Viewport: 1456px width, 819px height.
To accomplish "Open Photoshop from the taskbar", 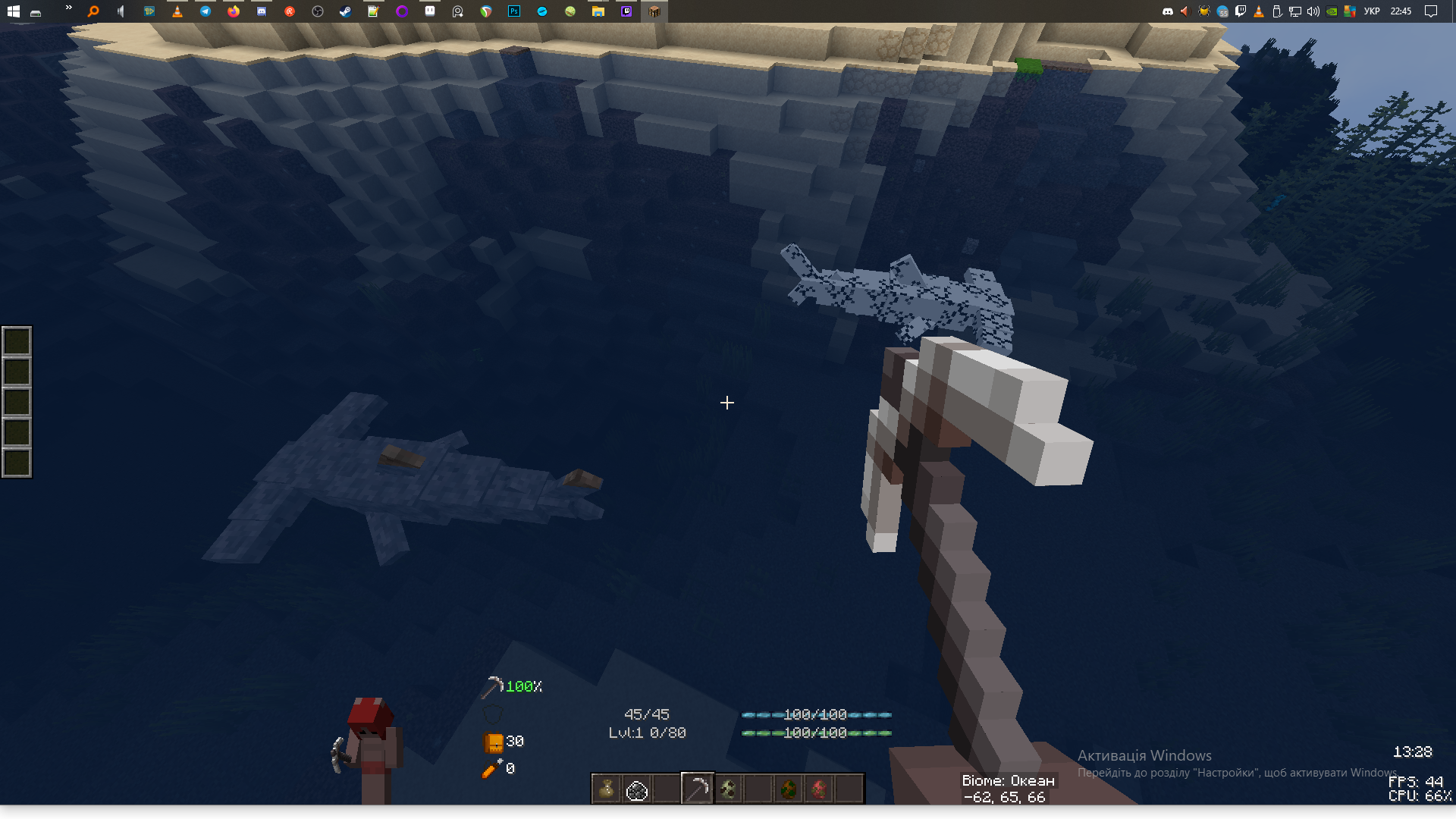I will 513,11.
